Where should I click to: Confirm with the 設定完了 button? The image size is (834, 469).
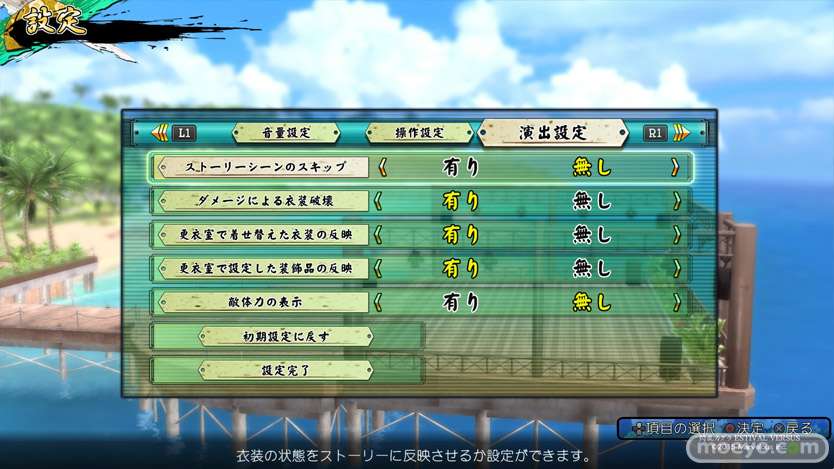coord(286,370)
